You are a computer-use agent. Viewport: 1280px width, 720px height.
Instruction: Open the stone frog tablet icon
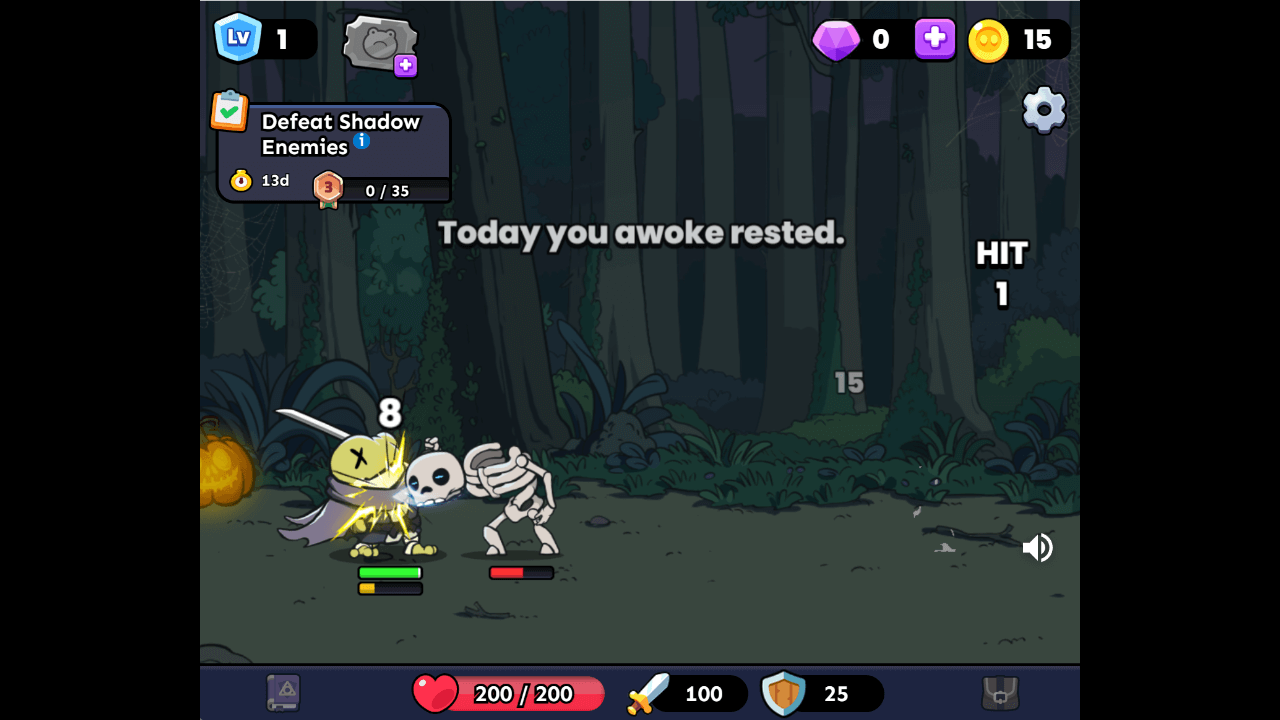click(379, 43)
